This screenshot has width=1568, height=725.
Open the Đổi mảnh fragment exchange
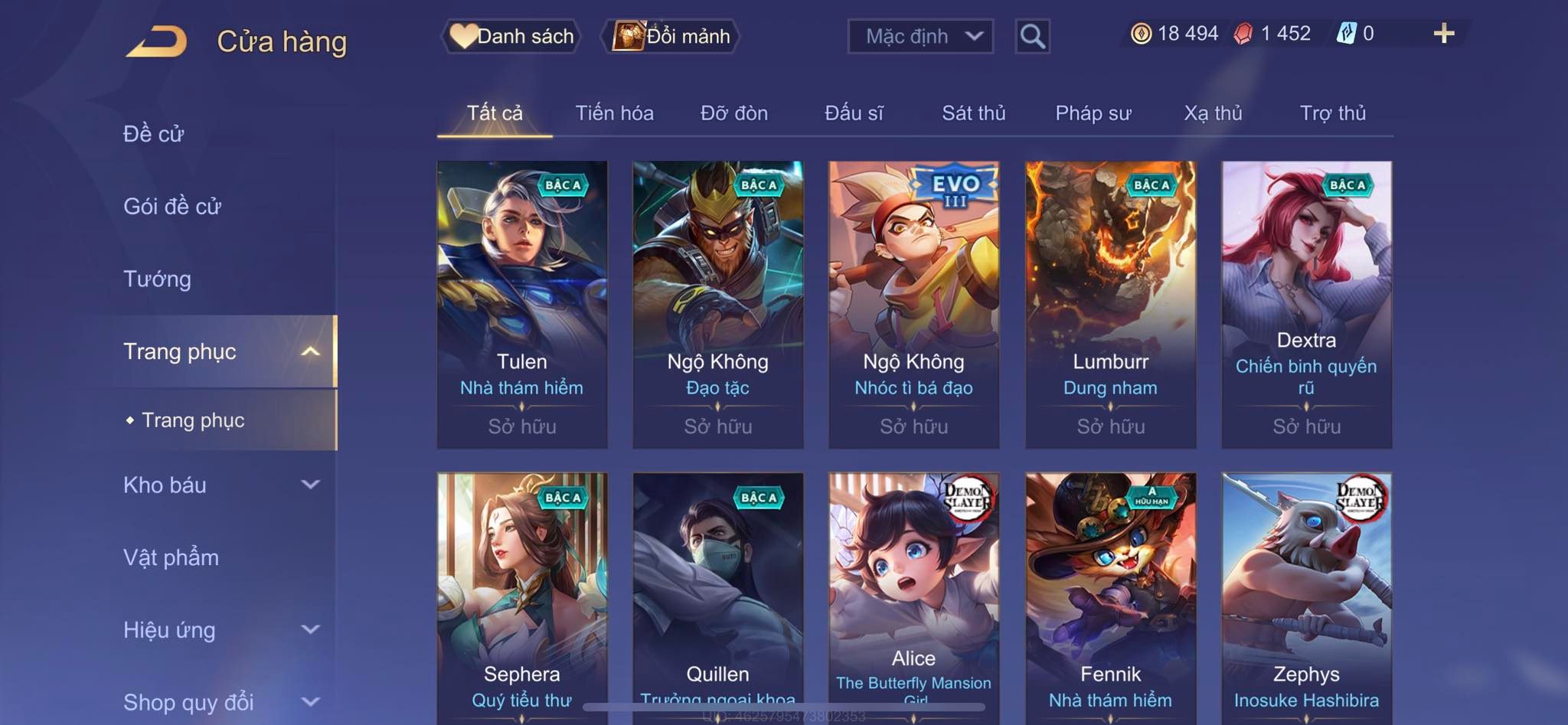pos(672,36)
